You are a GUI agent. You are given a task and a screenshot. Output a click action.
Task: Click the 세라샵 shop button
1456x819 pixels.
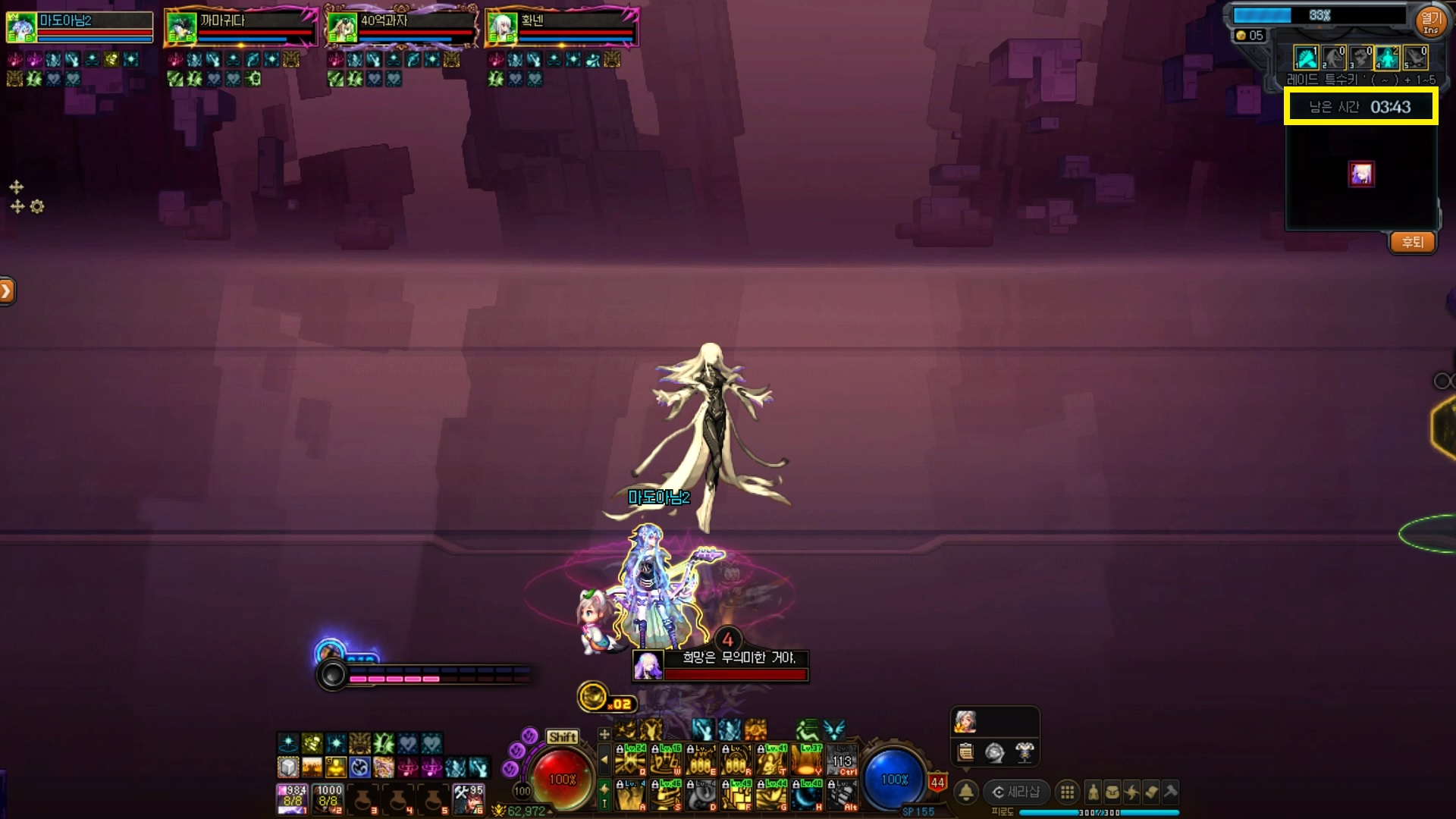[1016, 792]
